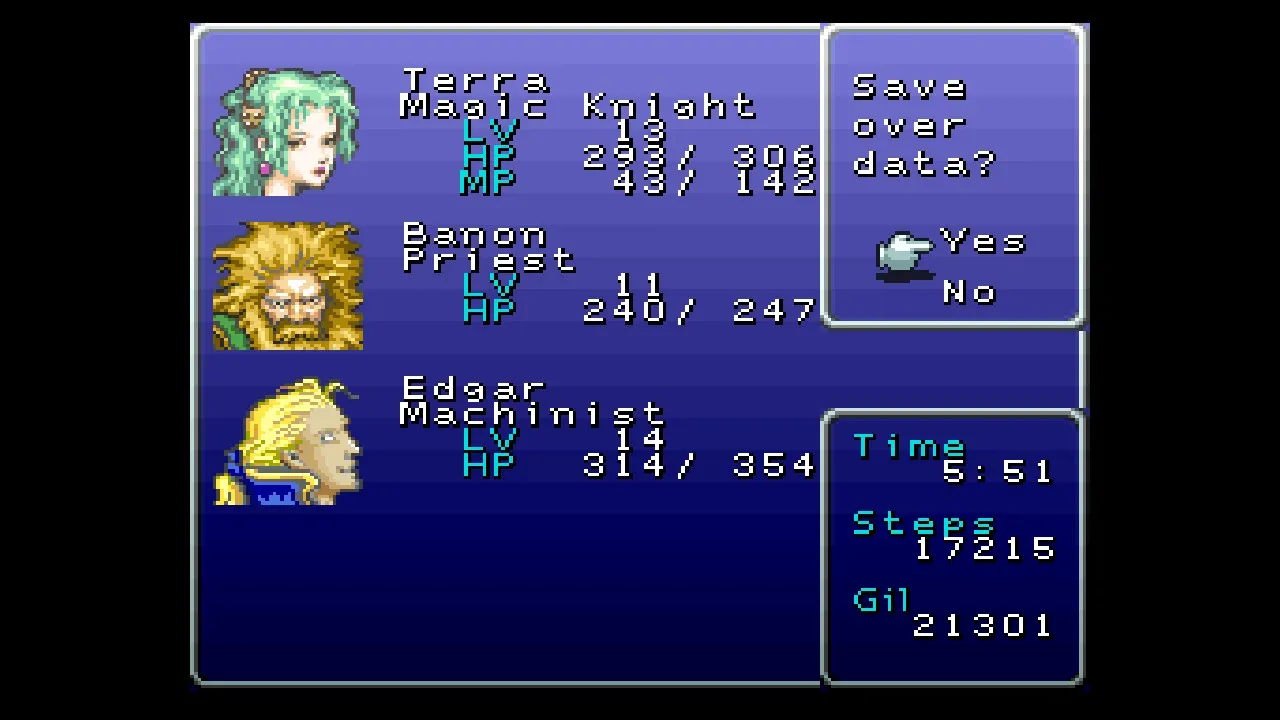Confirm saving with Yes
Image resolution: width=1280 pixels, height=720 pixels.
pyautogui.click(x=983, y=242)
